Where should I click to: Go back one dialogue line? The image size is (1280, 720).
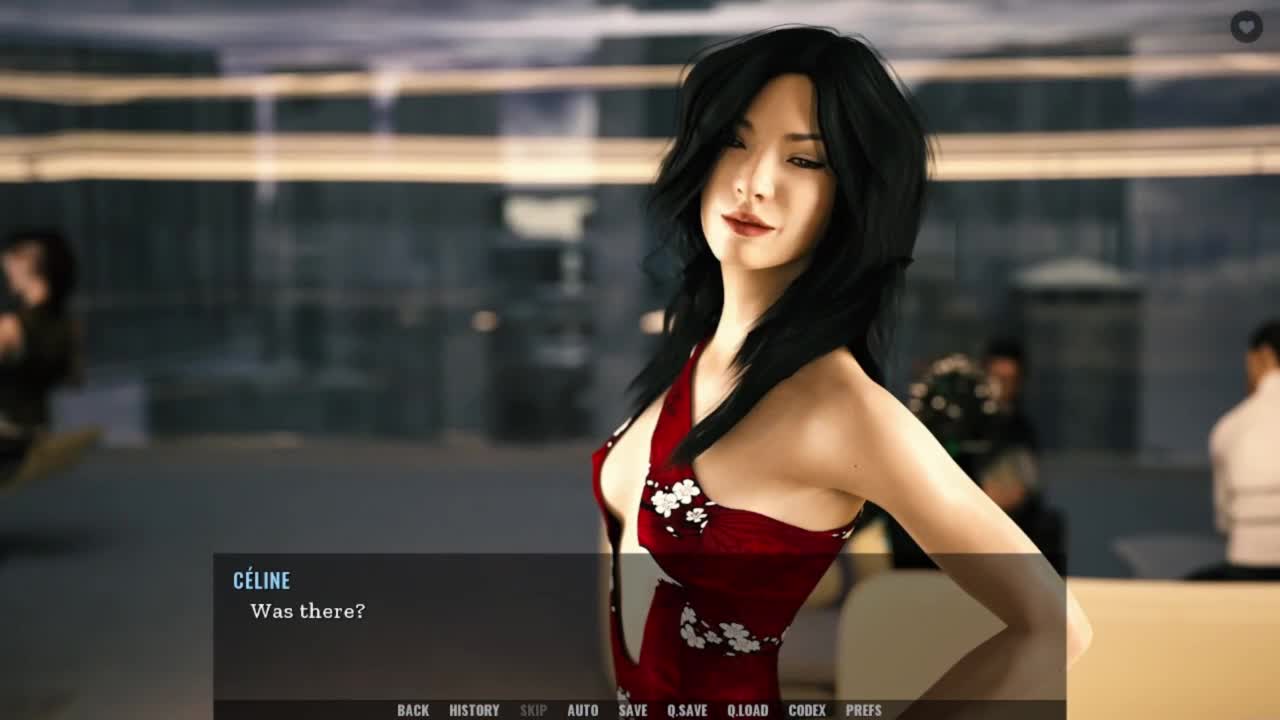coord(413,710)
